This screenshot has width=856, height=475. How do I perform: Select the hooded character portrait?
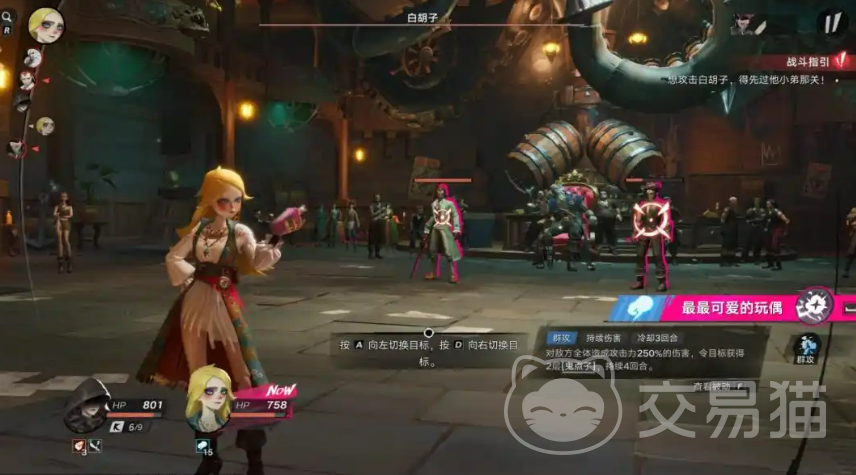(x=86, y=404)
